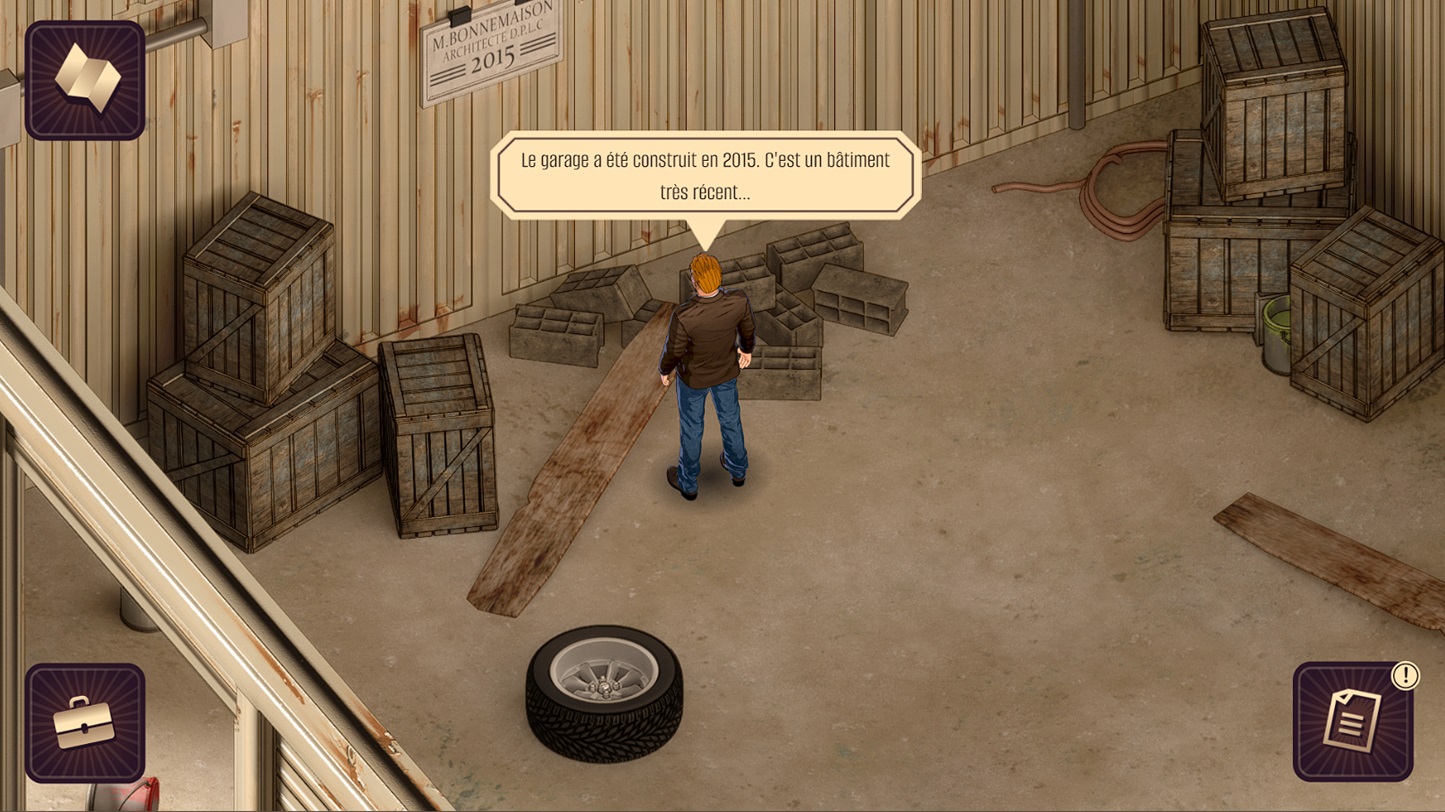Dismiss the garage dialogue speech bubble
Screen dimensions: 1445x812
[705, 176]
